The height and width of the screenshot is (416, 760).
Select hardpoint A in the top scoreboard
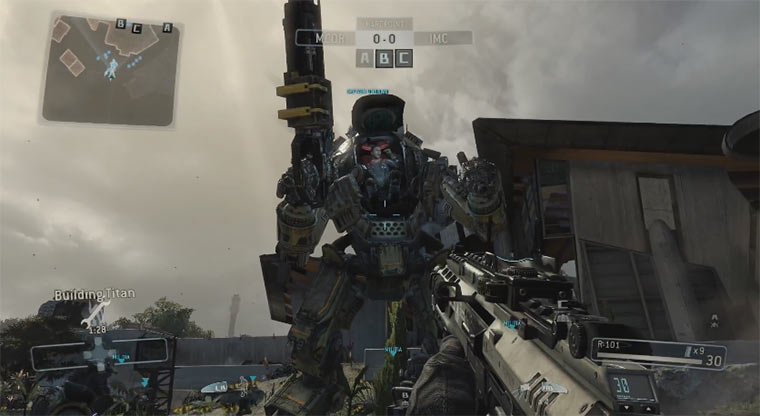(365, 58)
